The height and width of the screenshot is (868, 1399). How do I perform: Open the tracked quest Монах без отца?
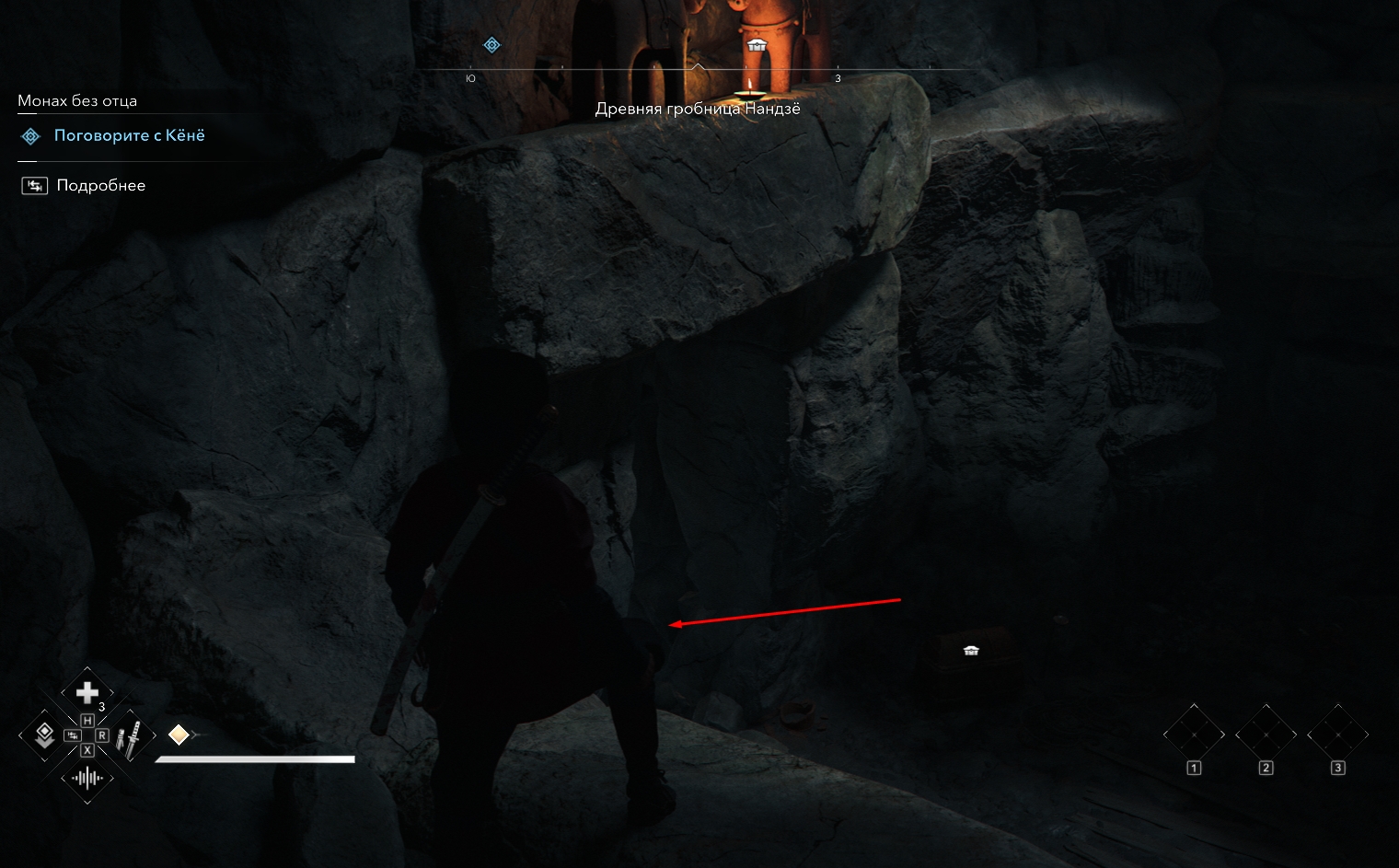77,101
